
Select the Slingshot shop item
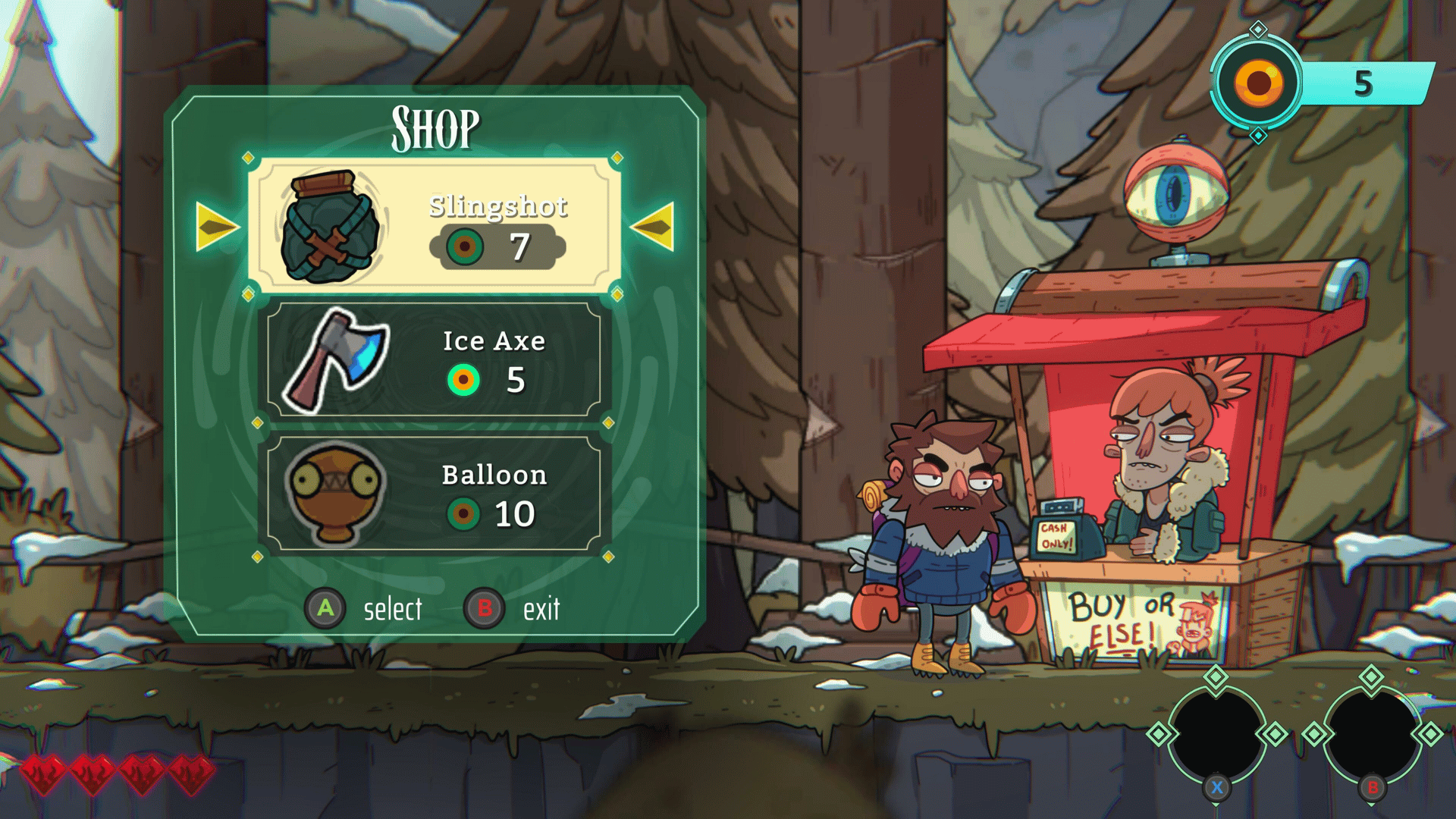pos(434,226)
